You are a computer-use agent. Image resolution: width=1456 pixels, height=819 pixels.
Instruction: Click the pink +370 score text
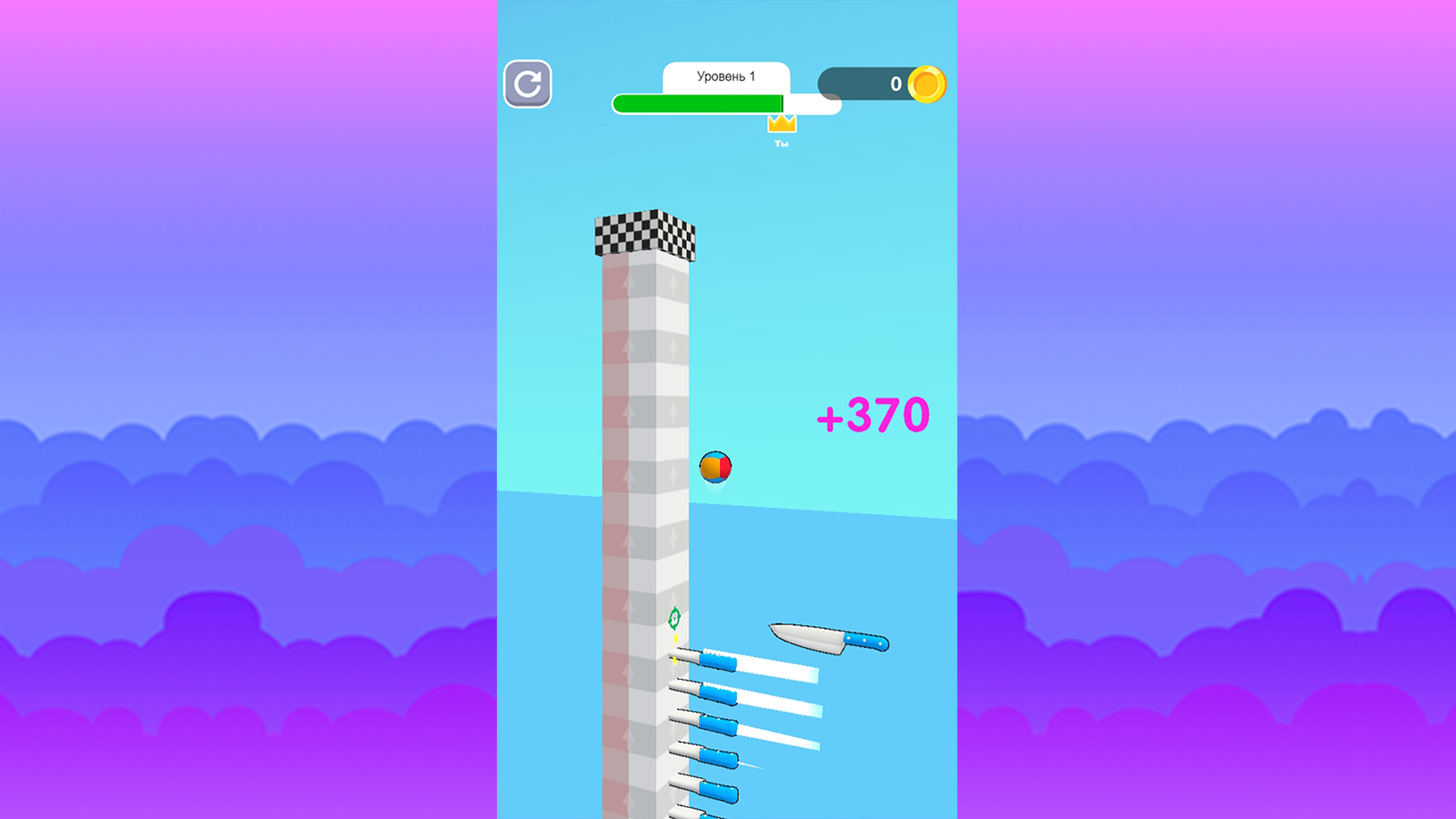(872, 415)
